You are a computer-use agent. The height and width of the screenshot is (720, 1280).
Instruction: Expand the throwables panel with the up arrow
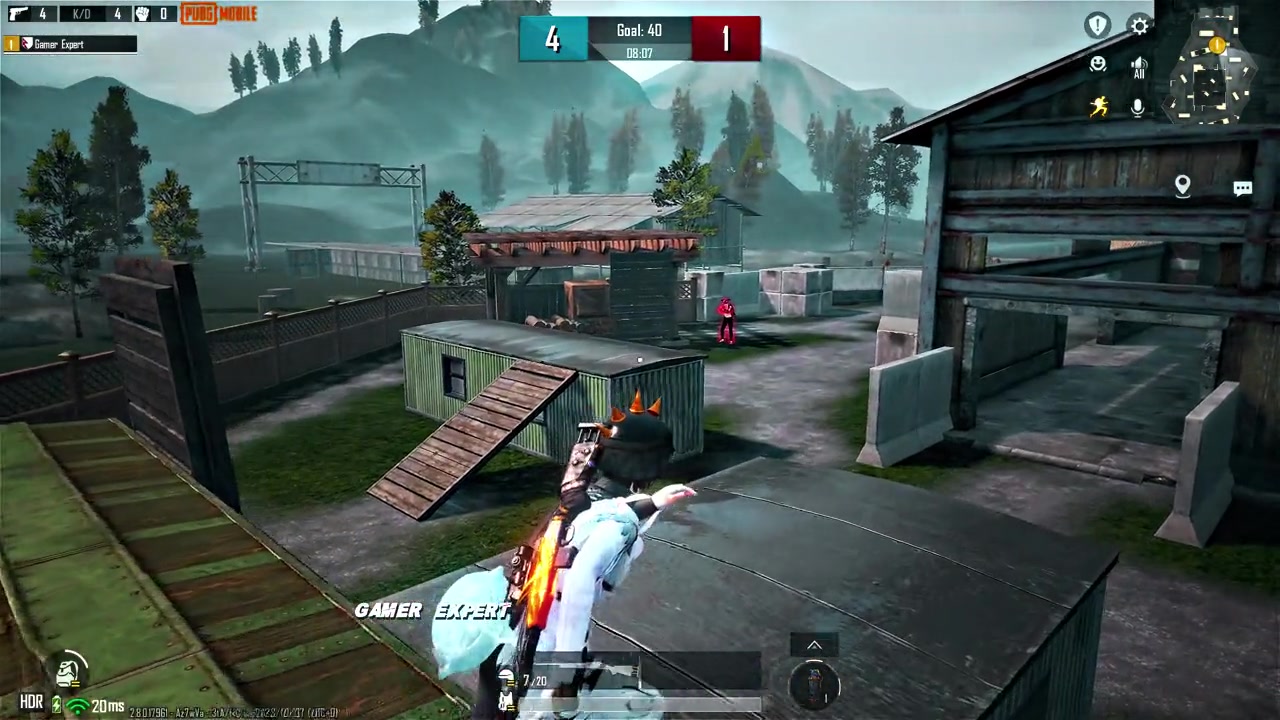pos(814,646)
